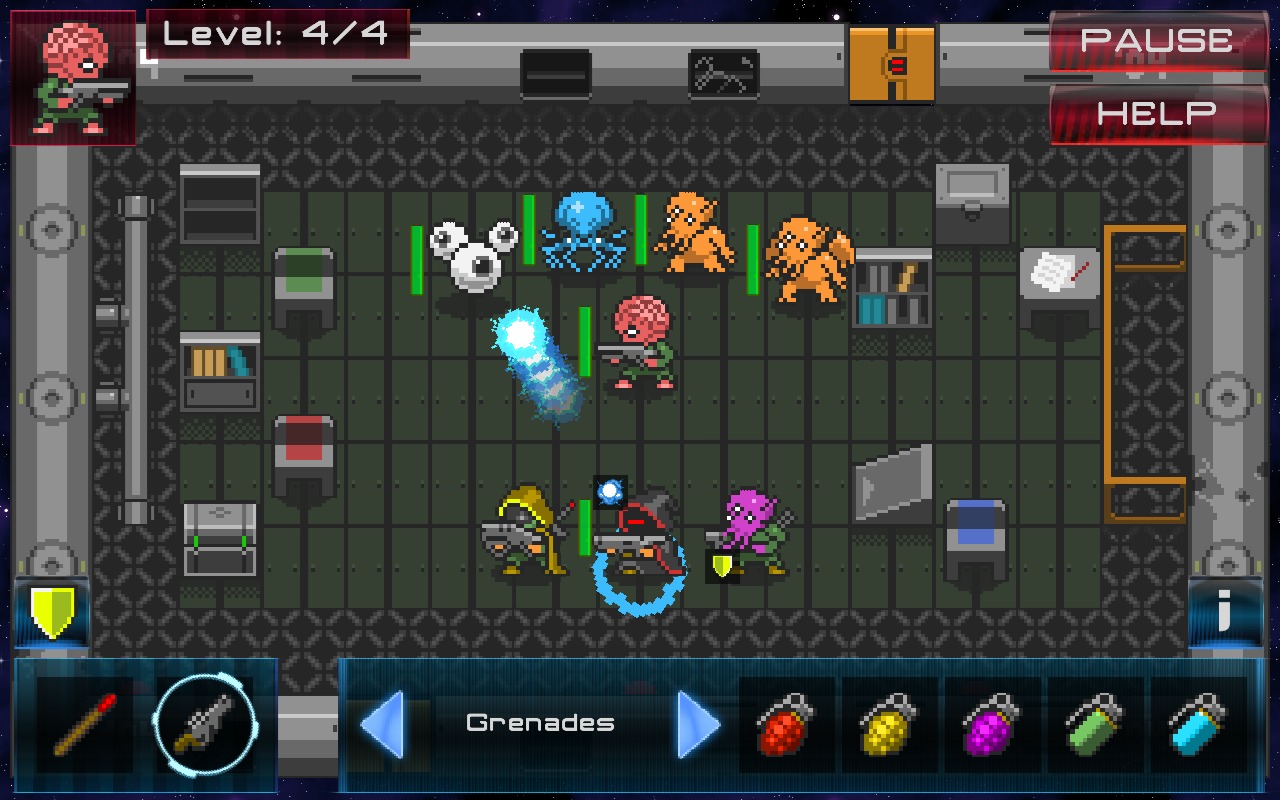The image size is (1280, 800).
Task: Activate the yellow shield defend button
Action: tap(52, 612)
